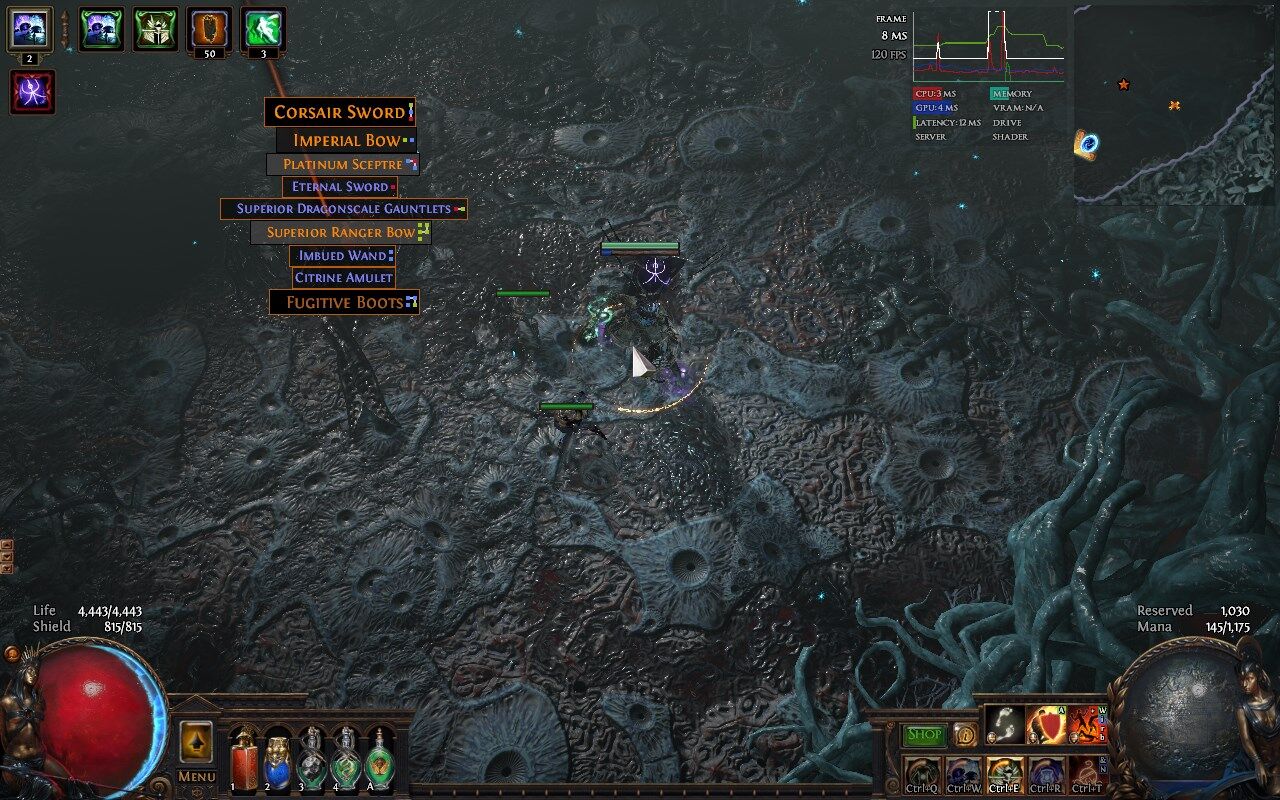
Task: Pick up Superior Dragonscale Gauntlets label
Action: [x=343, y=209]
